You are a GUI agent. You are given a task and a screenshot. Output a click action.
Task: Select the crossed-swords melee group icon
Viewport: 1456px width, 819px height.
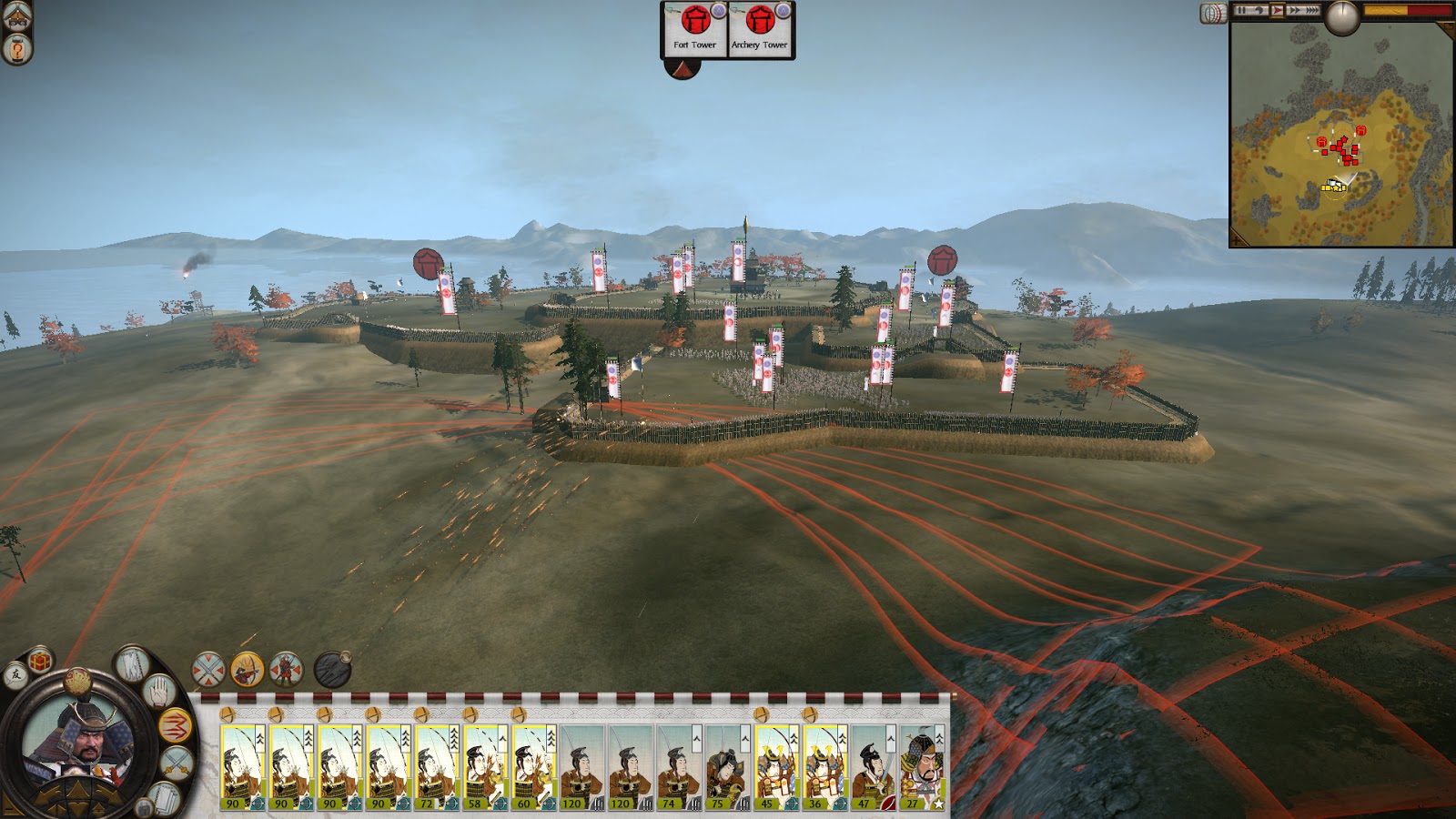tap(208, 669)
